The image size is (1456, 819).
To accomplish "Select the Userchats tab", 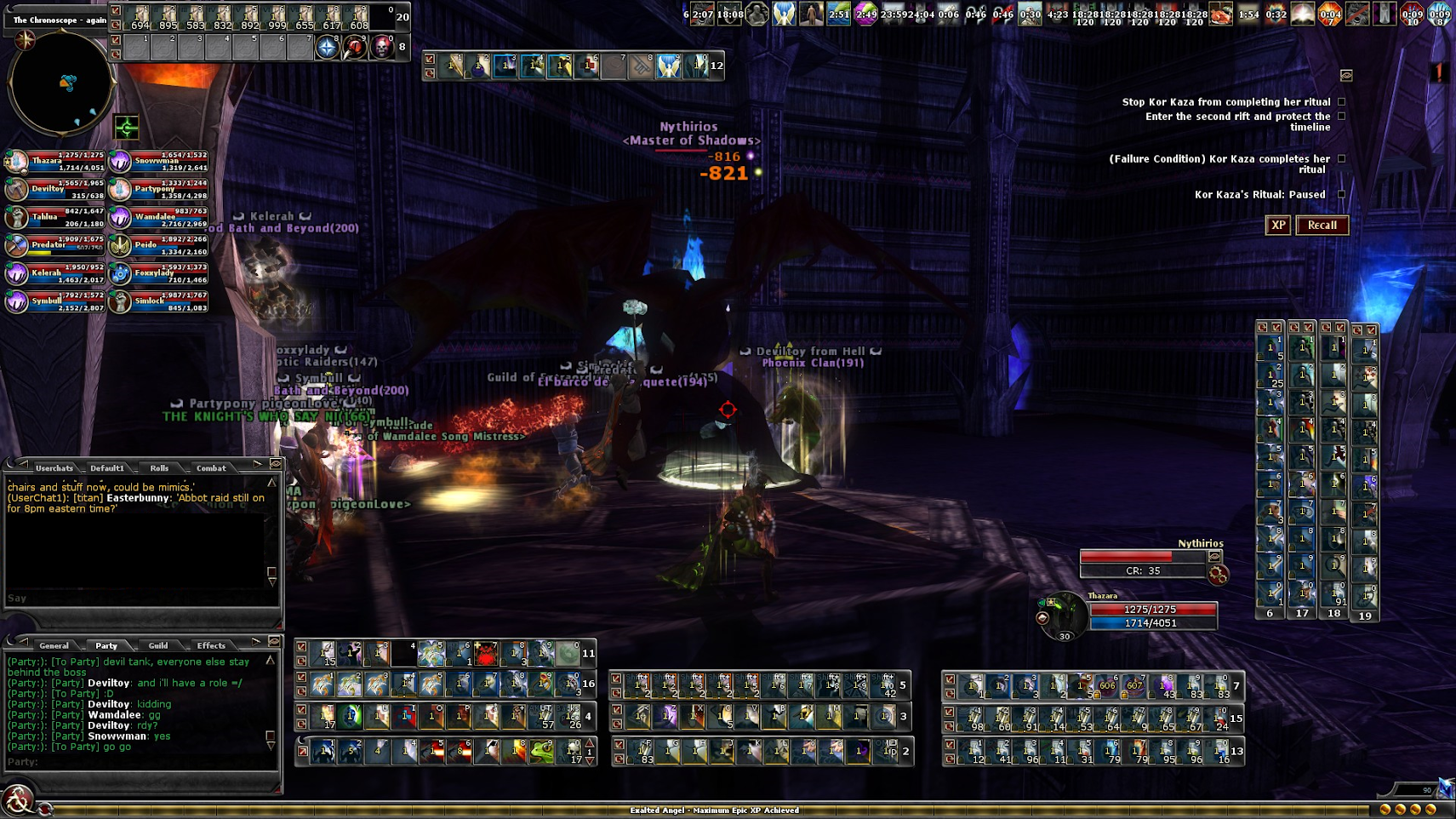I will coord(54,468).
